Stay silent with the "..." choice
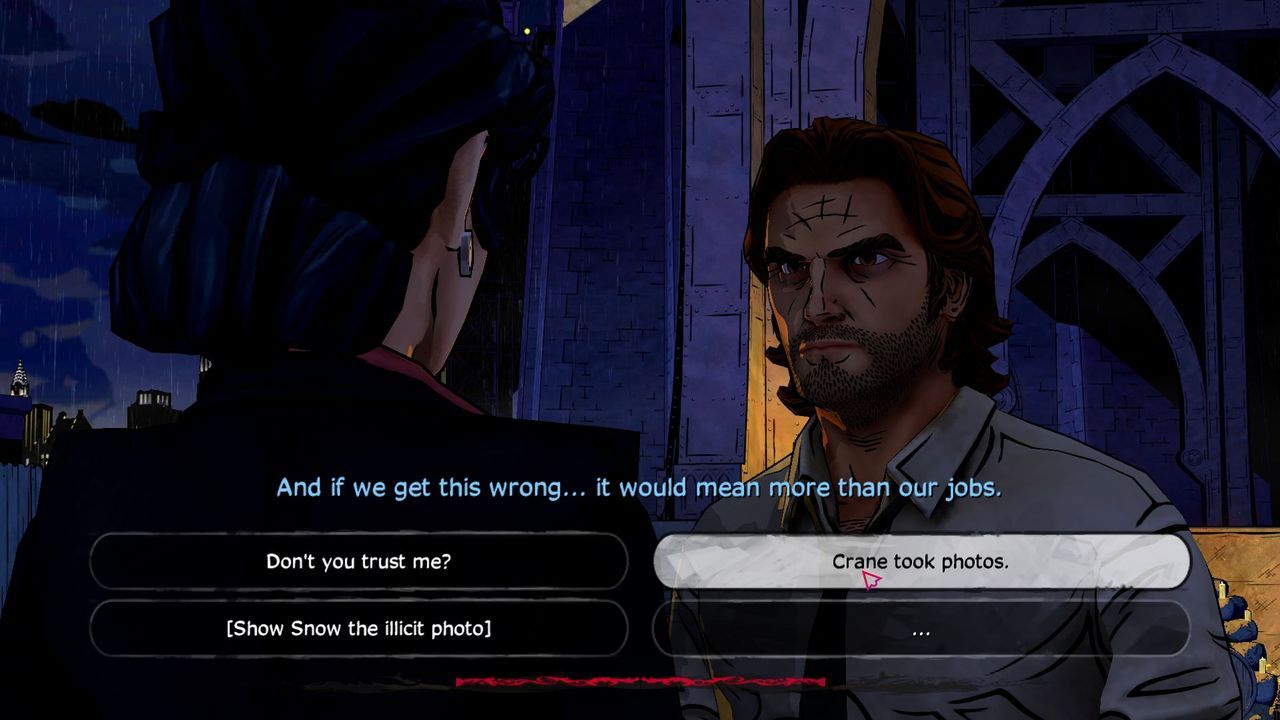The image size is (1280, 720). [920, 629]
